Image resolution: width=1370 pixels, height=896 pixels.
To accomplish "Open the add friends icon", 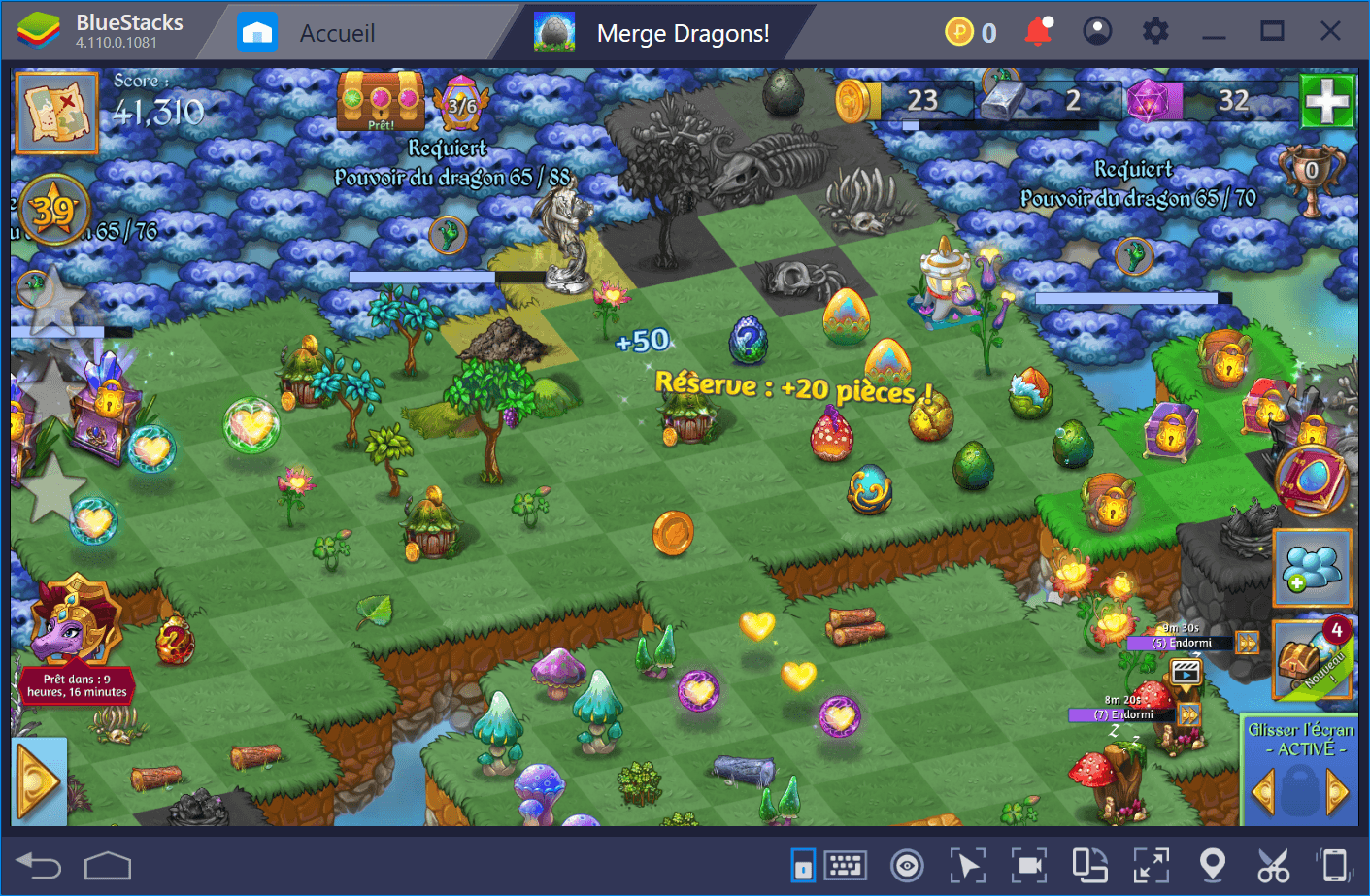I will click(1313, 568).
